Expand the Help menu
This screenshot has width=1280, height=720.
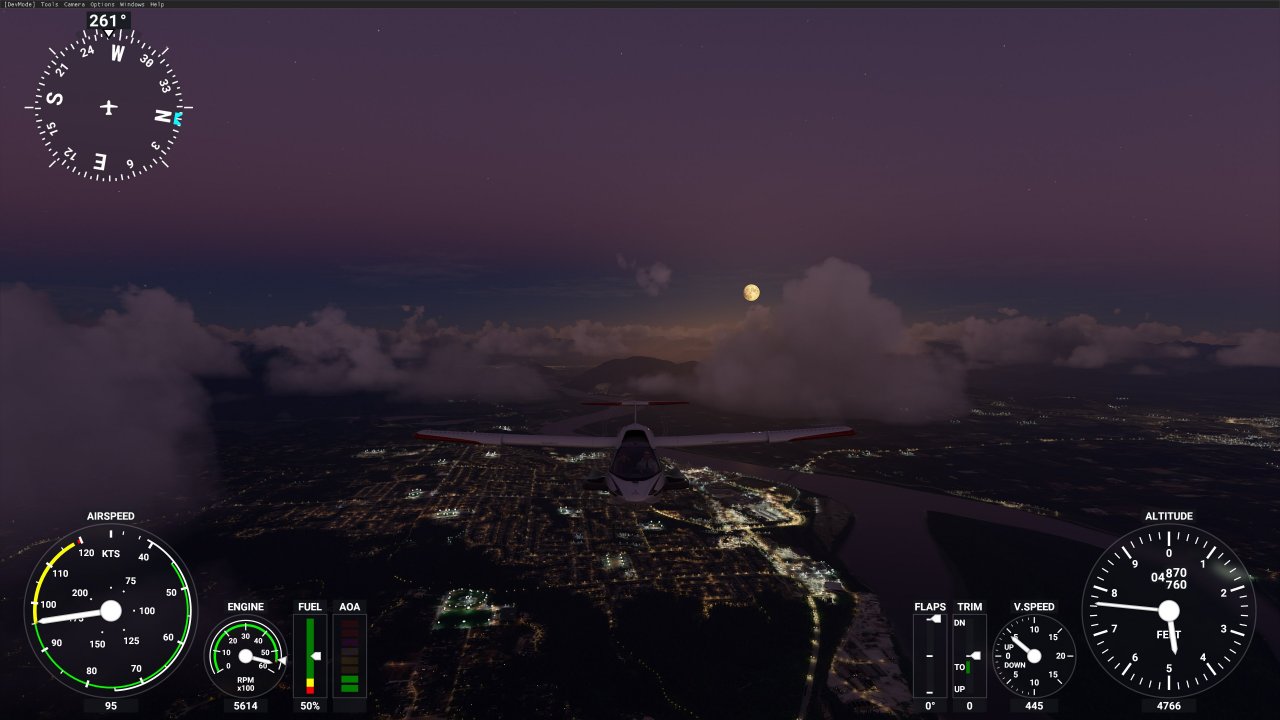tap(155, 4)
